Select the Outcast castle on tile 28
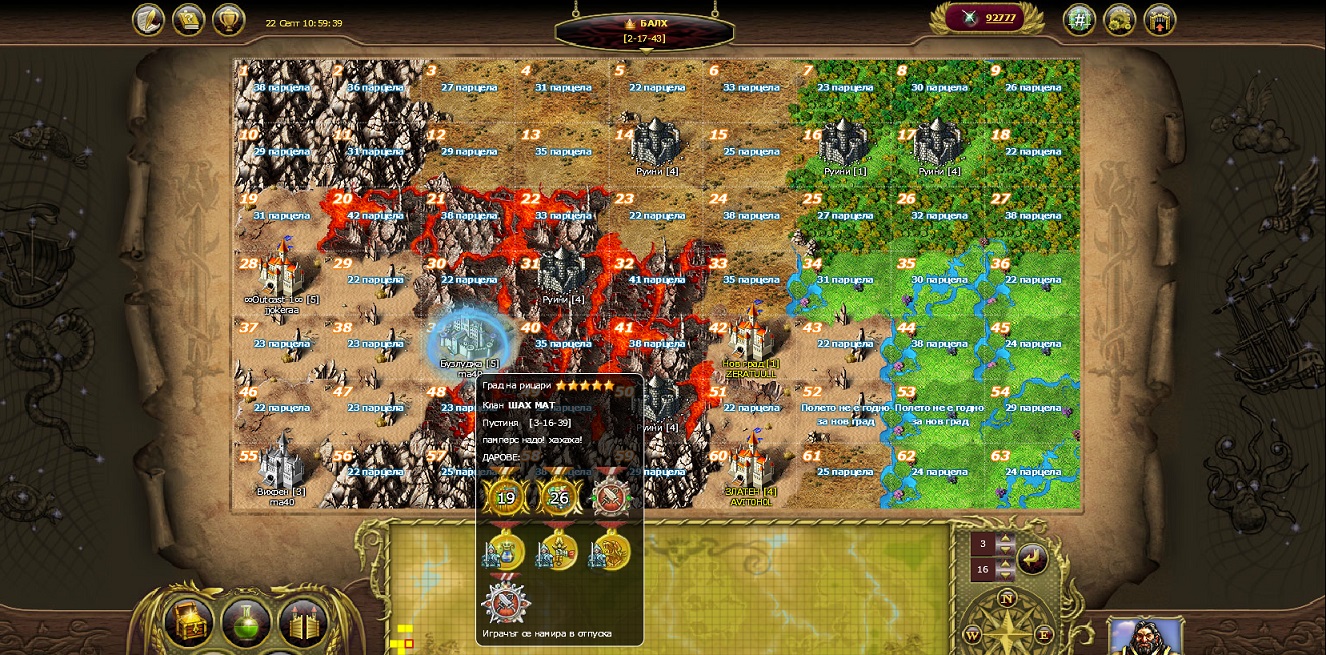Viewport: 1326px width, 655px height. 280,270
